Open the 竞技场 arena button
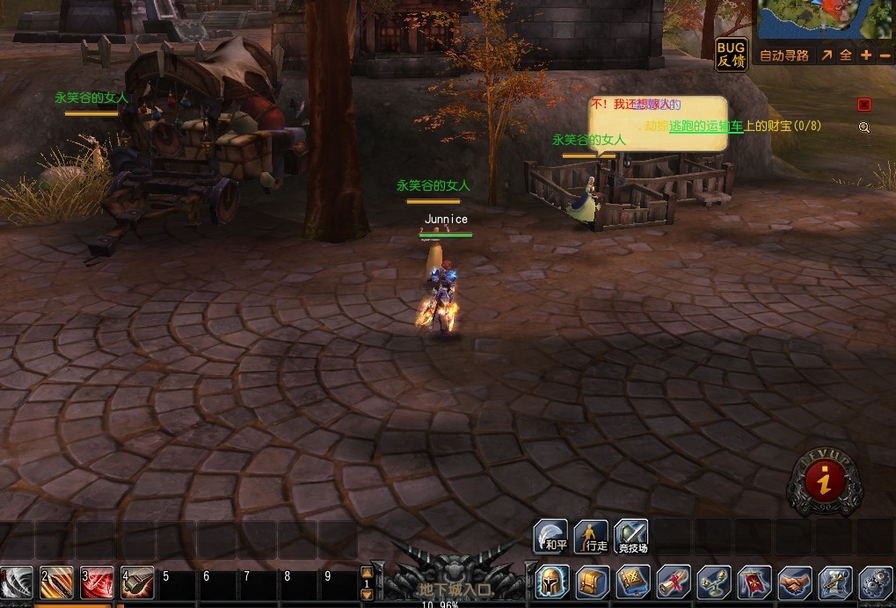The width and height of the screenshot is (896, 608). click(631, 536)
